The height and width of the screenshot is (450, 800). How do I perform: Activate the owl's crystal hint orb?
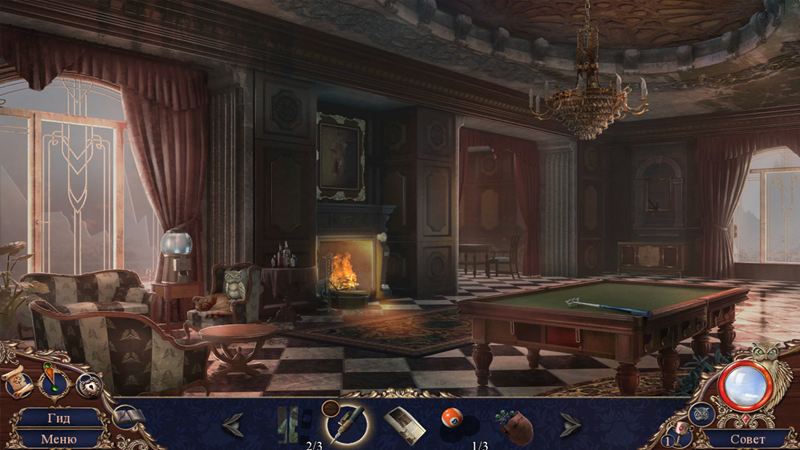point(745,385)
